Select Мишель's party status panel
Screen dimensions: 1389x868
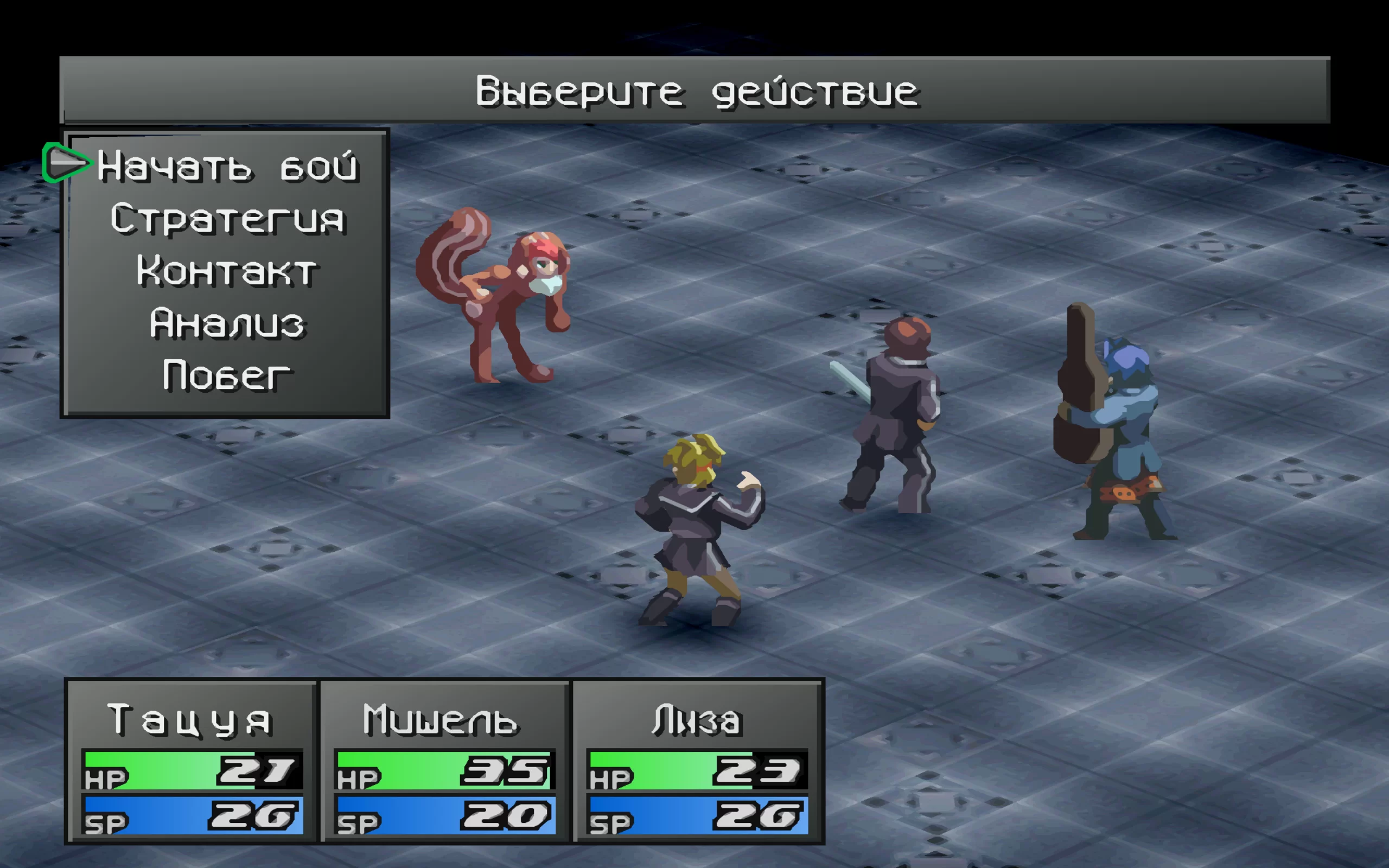click(444, 761)
